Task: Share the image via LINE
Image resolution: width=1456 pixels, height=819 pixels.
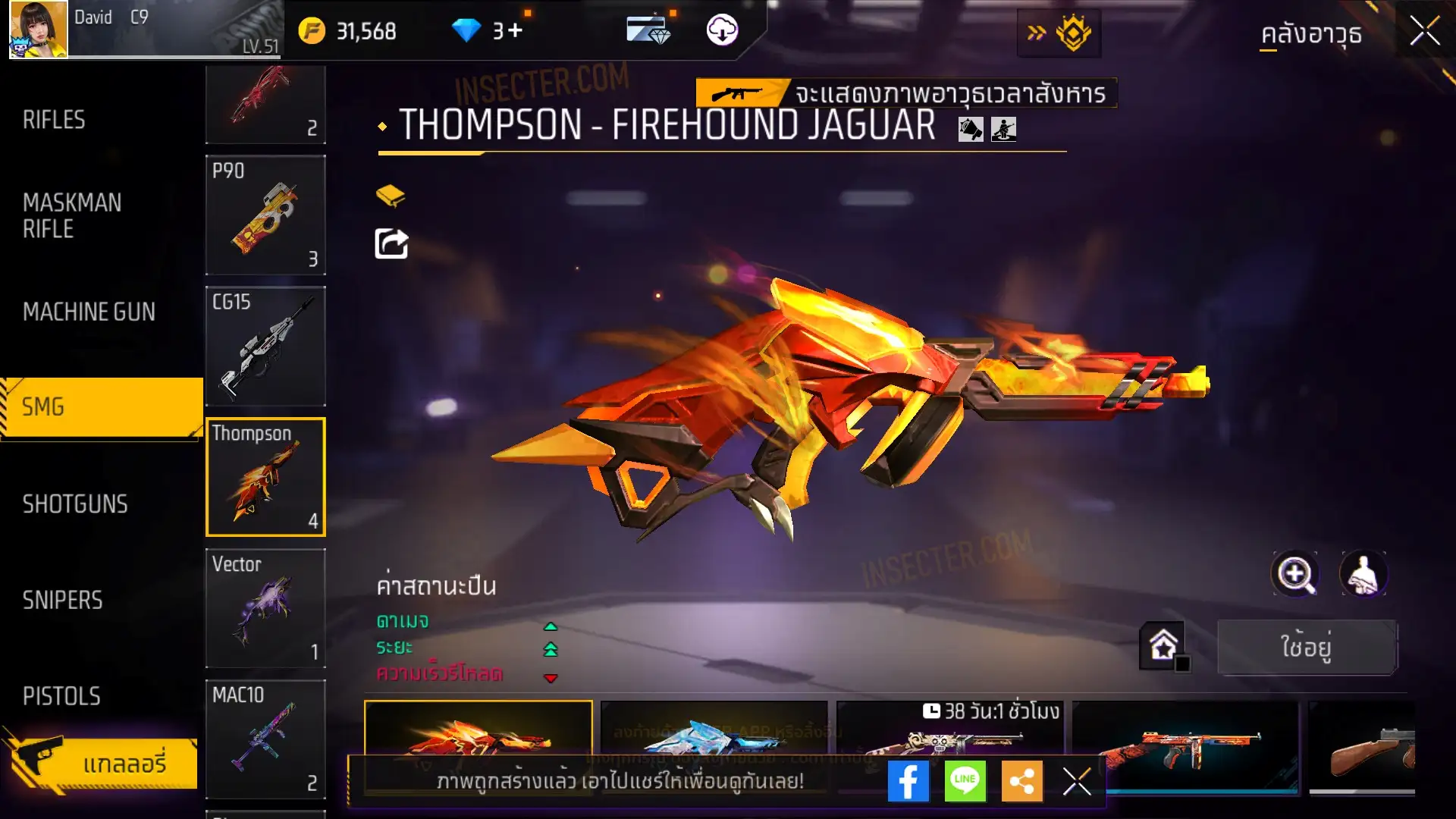Action: (965, 781)
